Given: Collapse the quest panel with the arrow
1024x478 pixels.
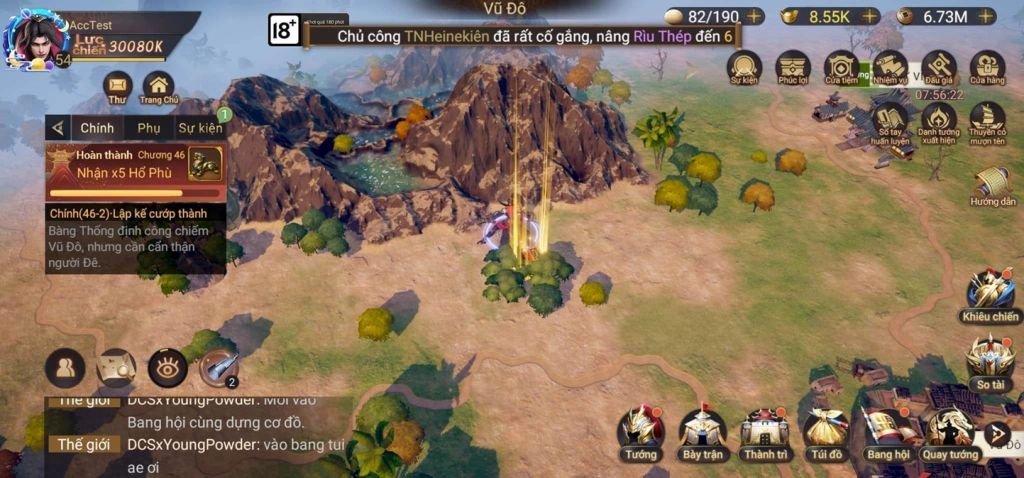Looking at the screenshot, I should 58,128.
